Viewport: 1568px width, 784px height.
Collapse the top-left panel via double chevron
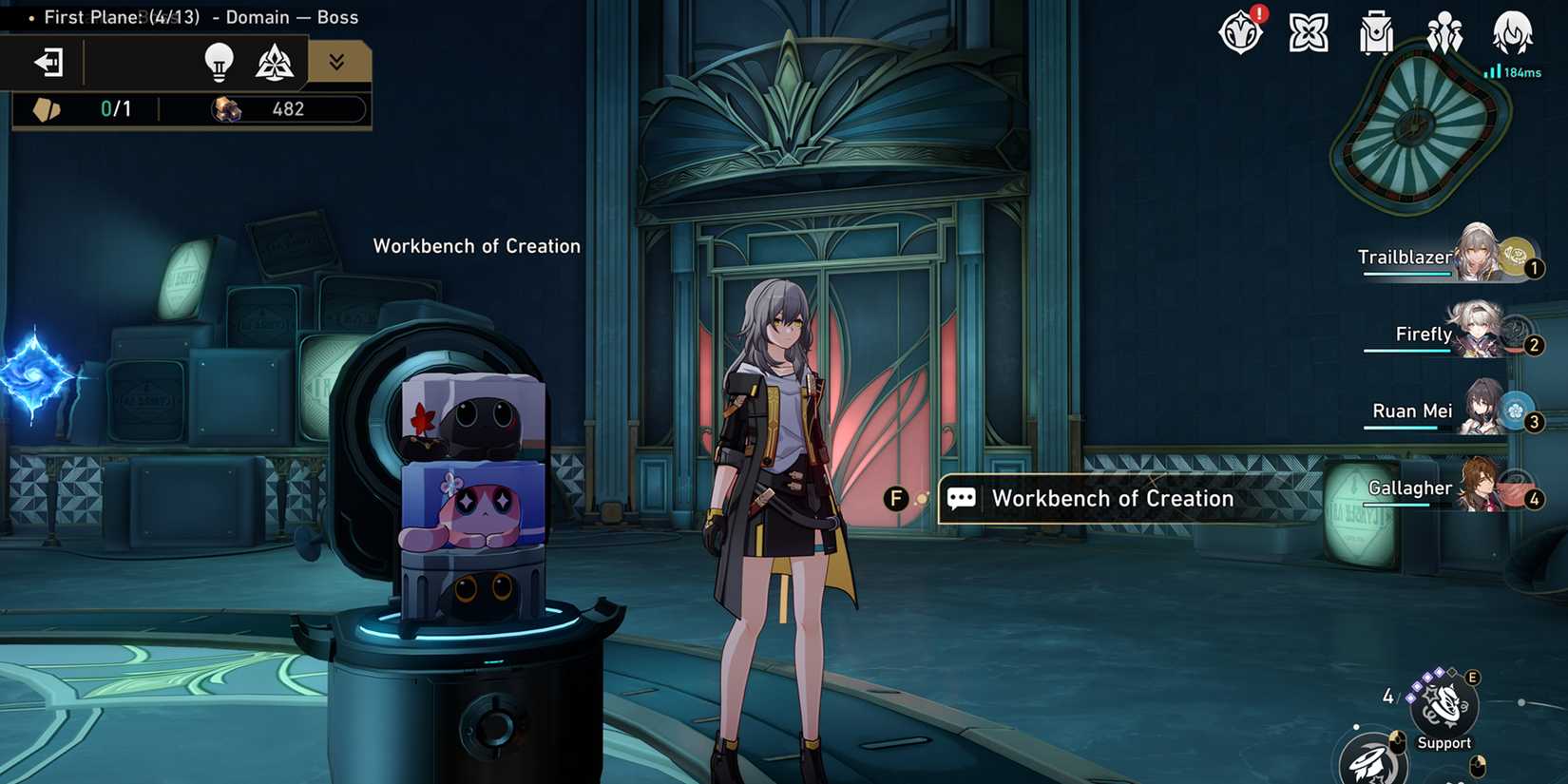(x=335, y=62)
